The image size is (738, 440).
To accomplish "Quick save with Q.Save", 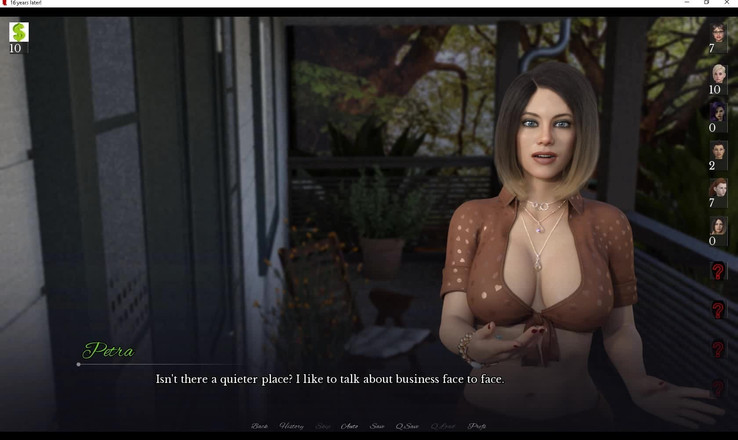I will click(407, 427).
